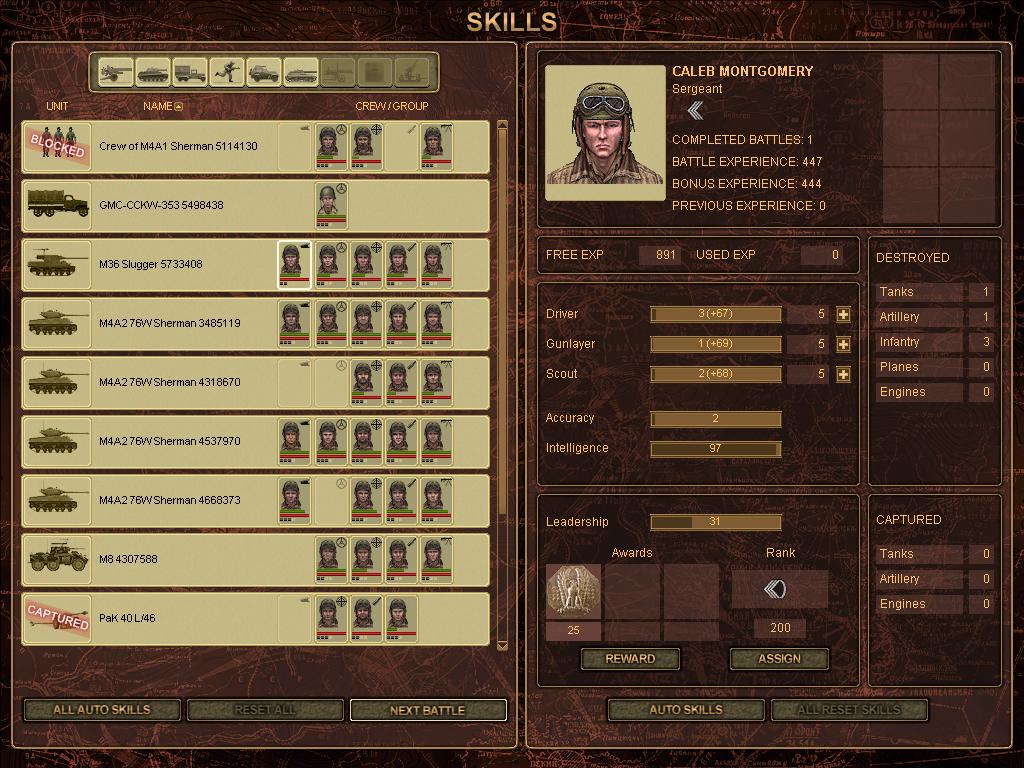Pick the M8 4307588 armored car row
The height and width of the screenshot is (768, 1024).
click(x=128, y=560)
